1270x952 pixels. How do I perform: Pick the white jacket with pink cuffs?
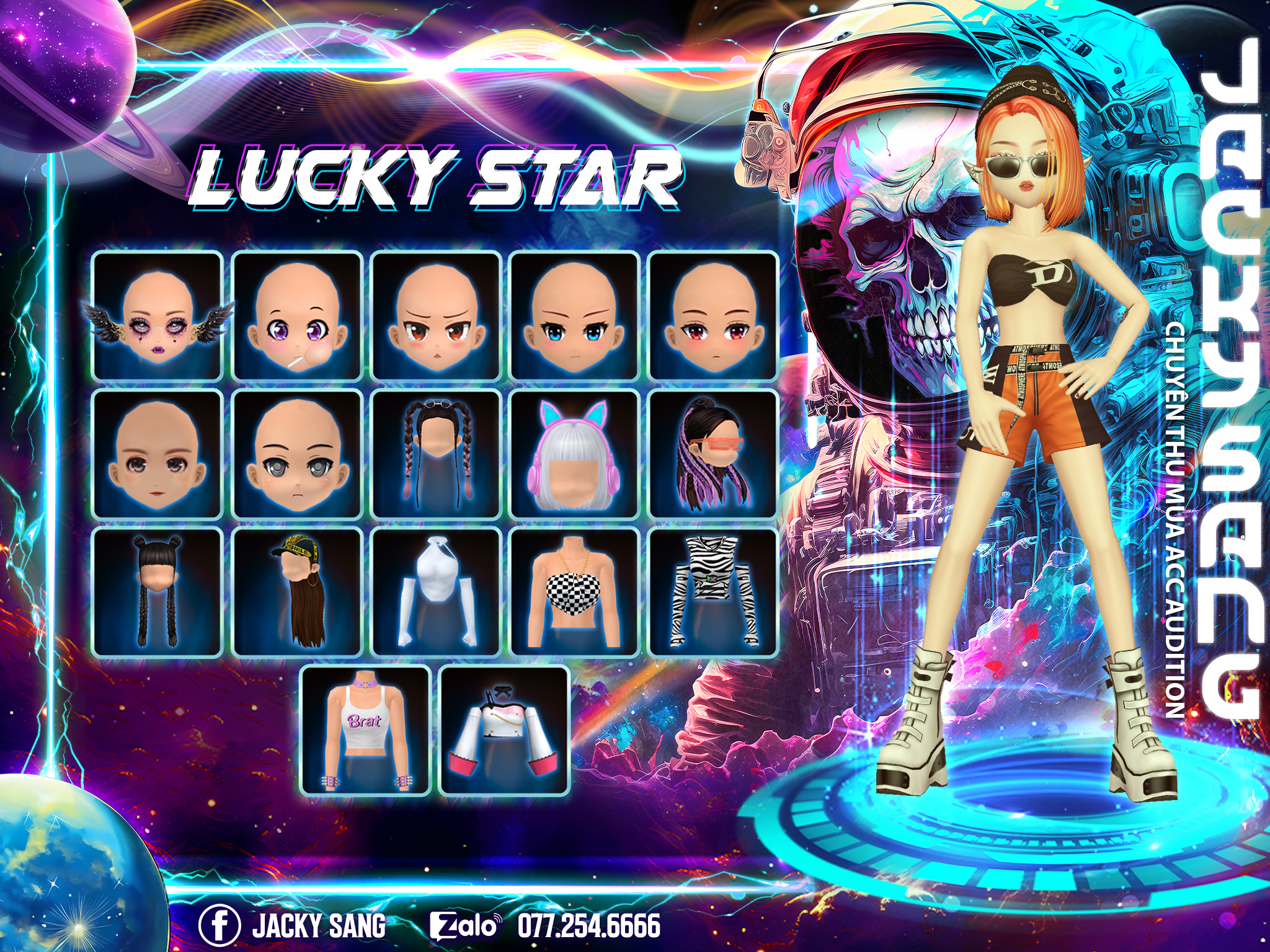tap(504, 731)
